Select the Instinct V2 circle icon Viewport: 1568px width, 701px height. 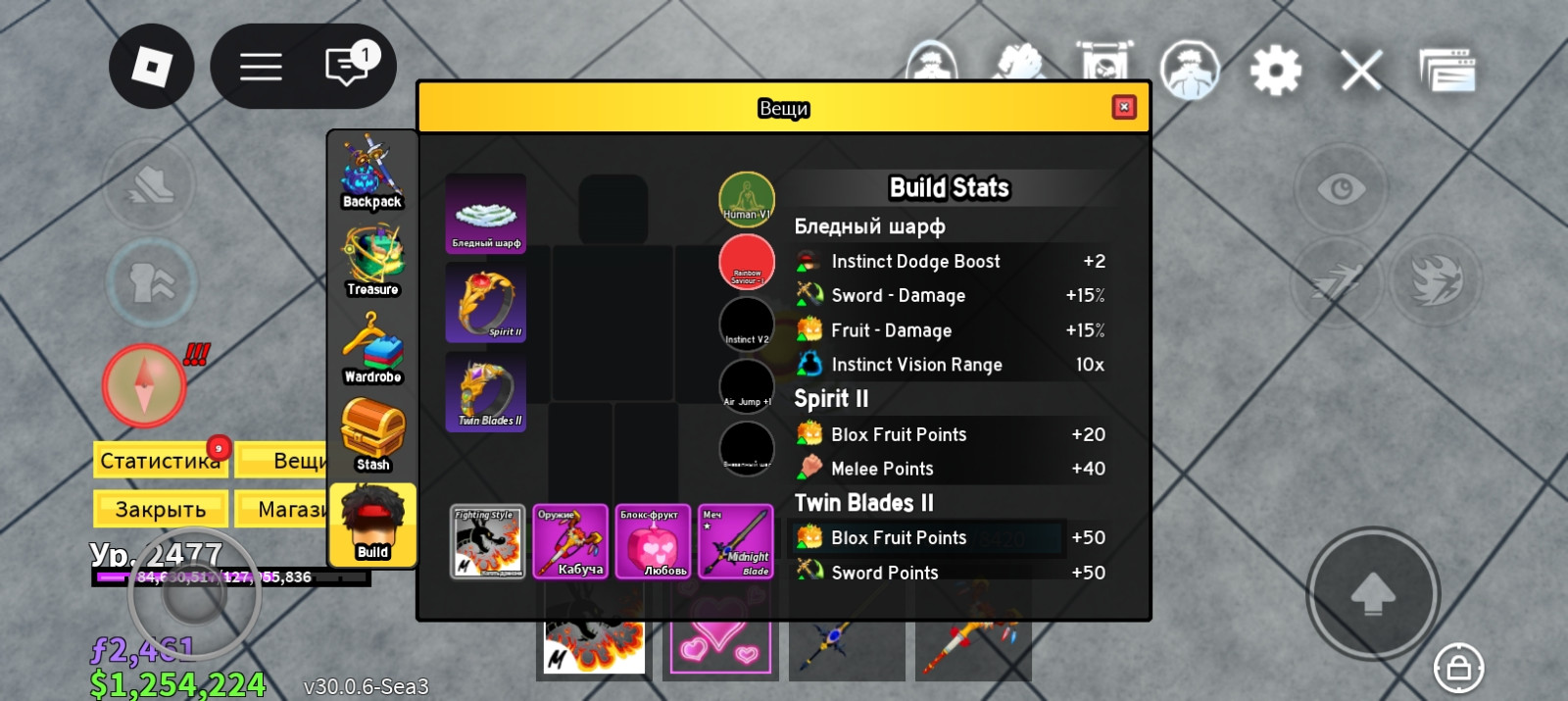[747, 324]
